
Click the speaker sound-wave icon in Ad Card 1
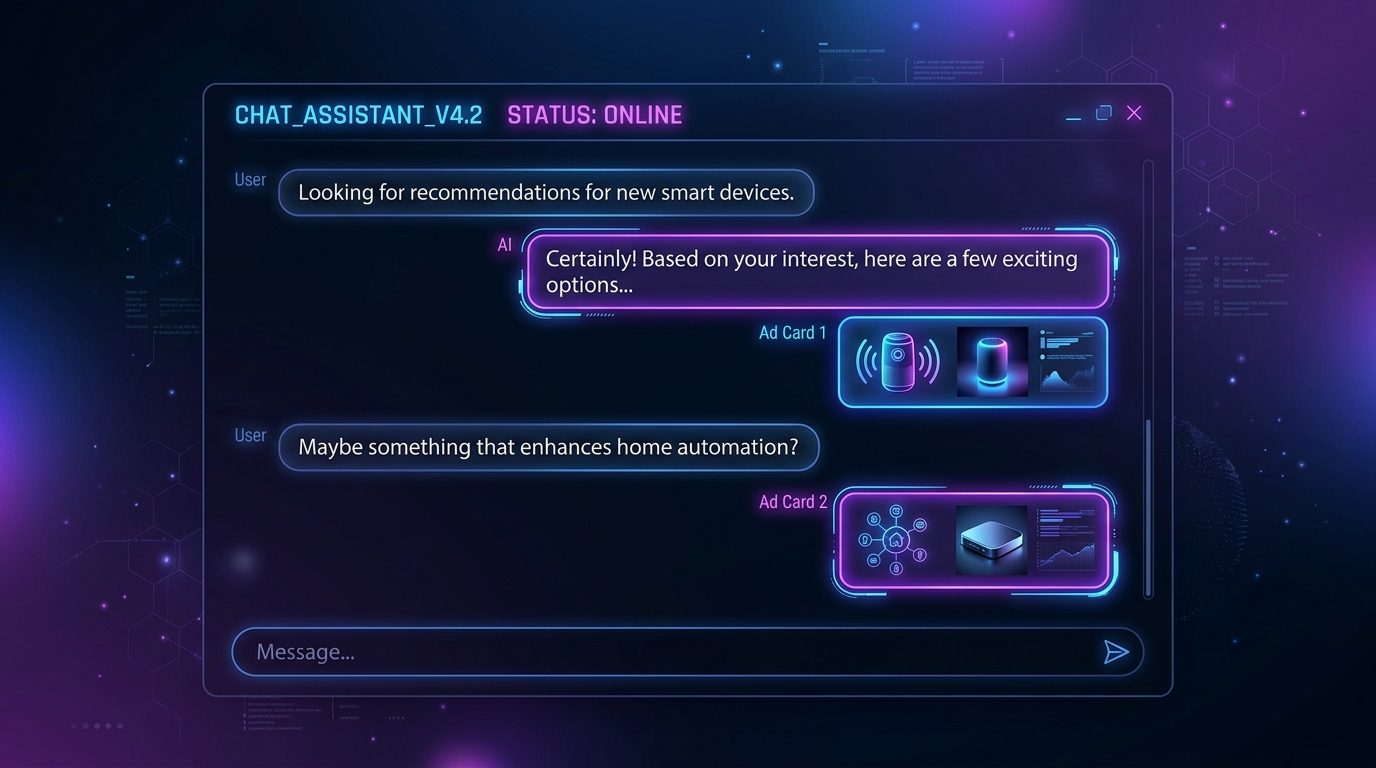[x=898, y=362]
